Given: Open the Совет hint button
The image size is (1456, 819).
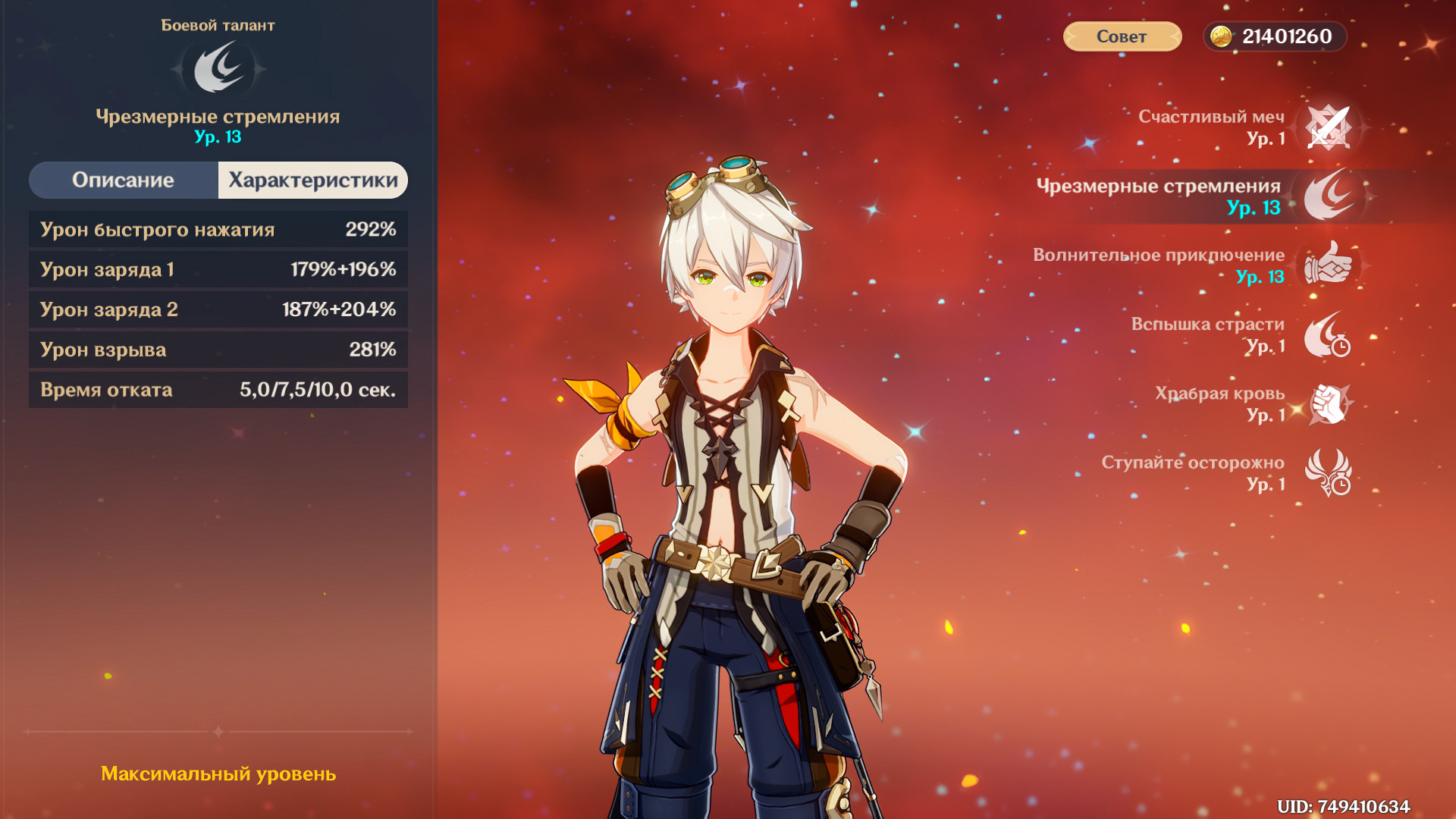Looking at the screenshot, I should [1122, 36].
